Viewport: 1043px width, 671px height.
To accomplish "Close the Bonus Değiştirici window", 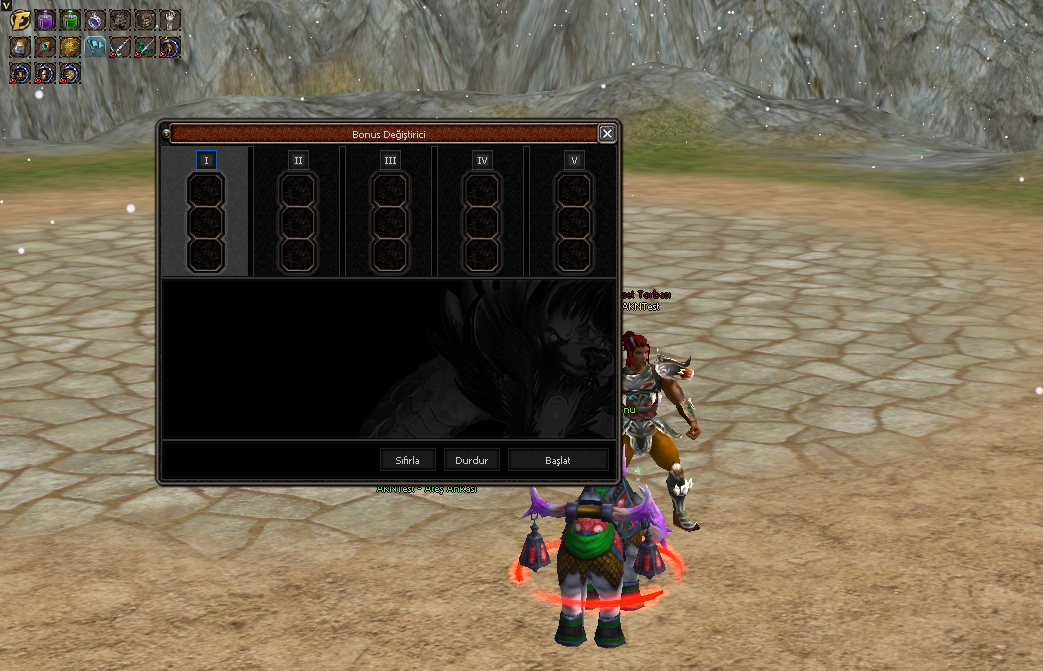I will click(607, 133).
